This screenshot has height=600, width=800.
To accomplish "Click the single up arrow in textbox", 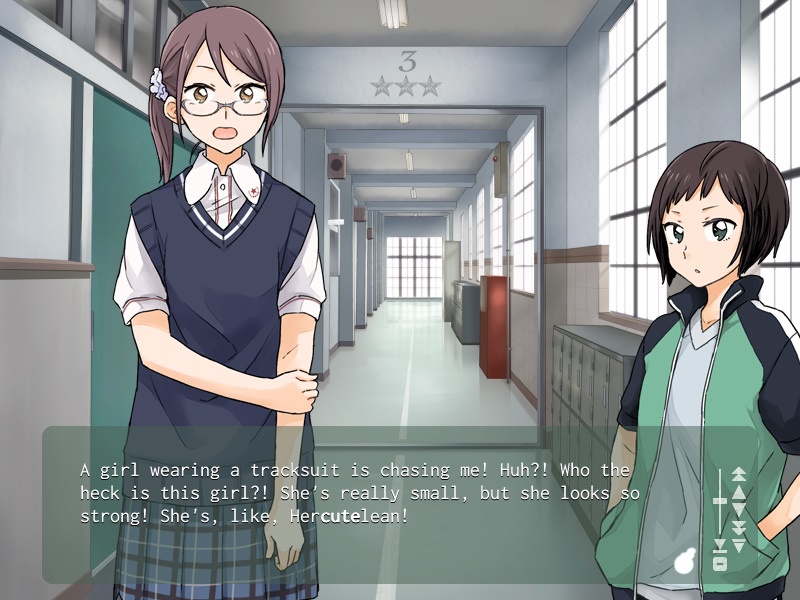I will click(x=739, y=492).
